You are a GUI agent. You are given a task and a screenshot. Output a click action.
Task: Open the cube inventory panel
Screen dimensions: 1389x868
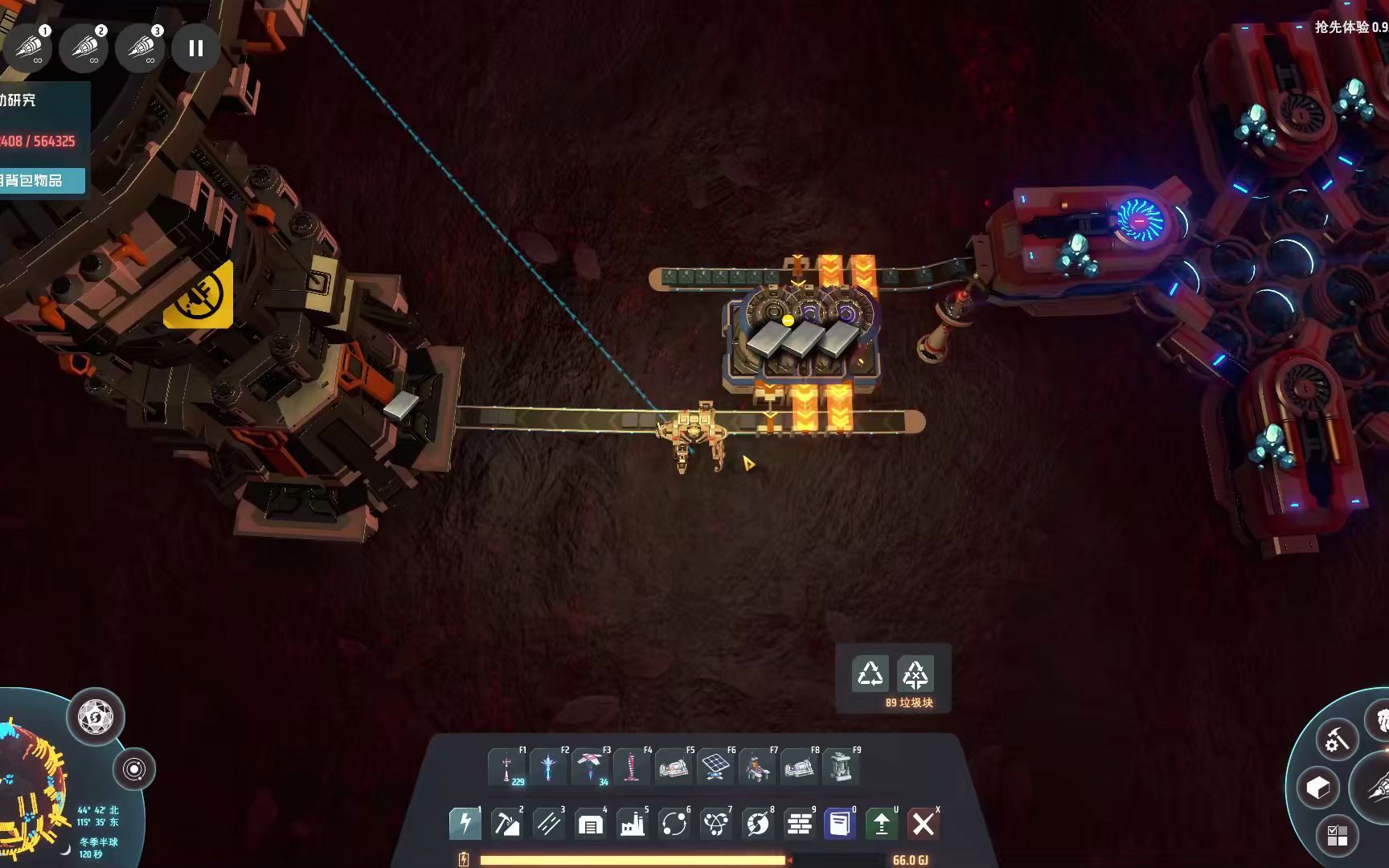(x=1318, y=788)
